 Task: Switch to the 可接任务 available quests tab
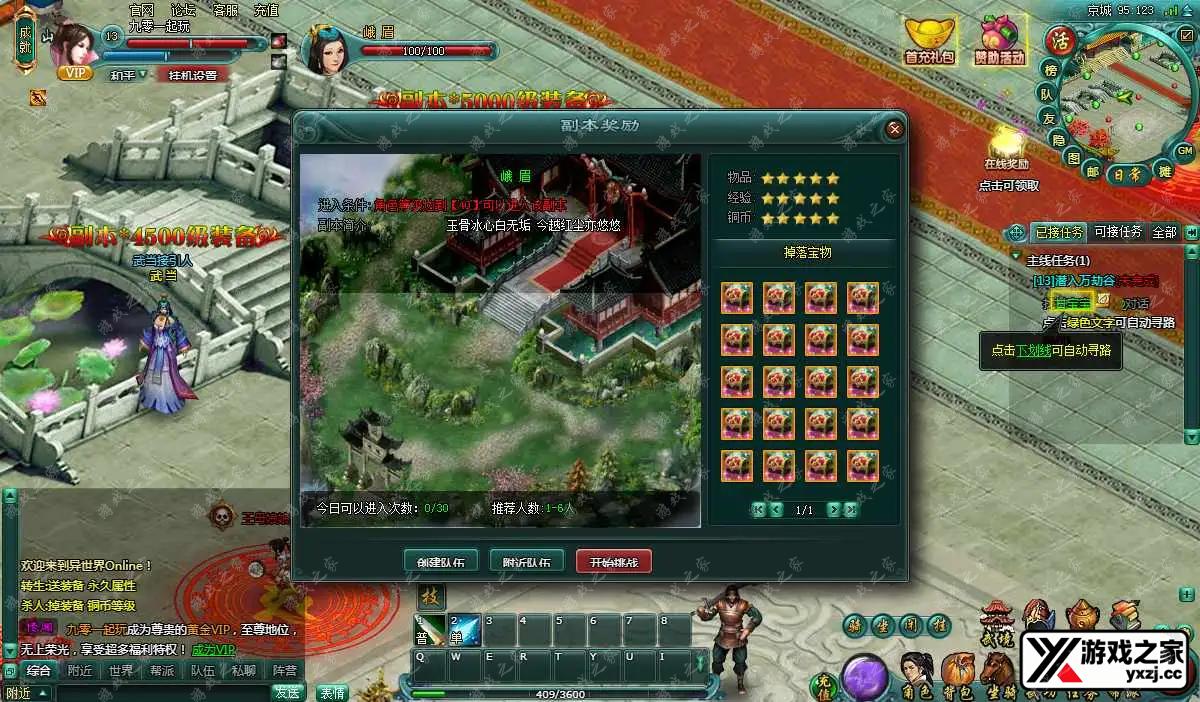tap(1117, 232)
